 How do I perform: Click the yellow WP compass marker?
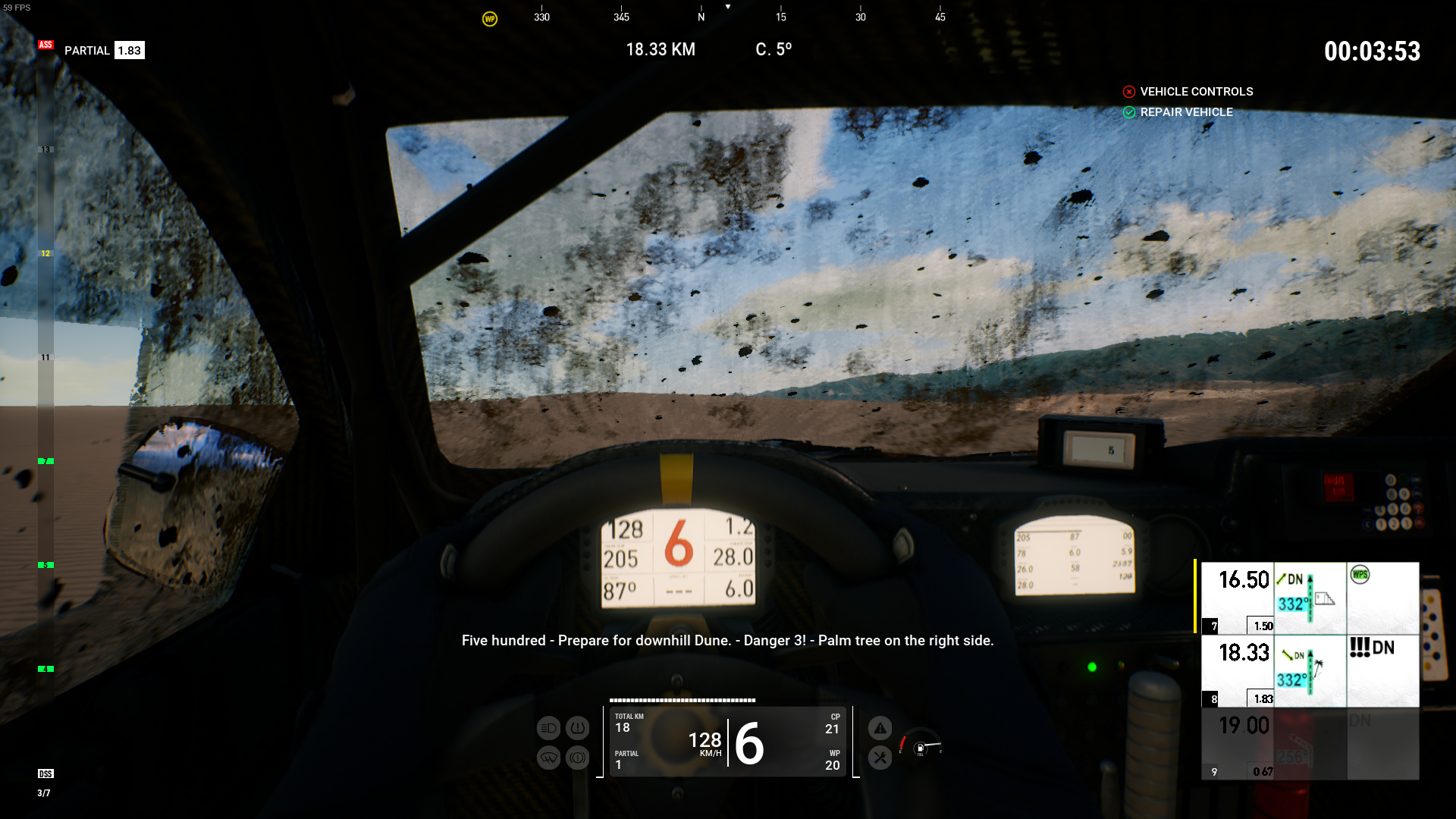pos(490,19)
